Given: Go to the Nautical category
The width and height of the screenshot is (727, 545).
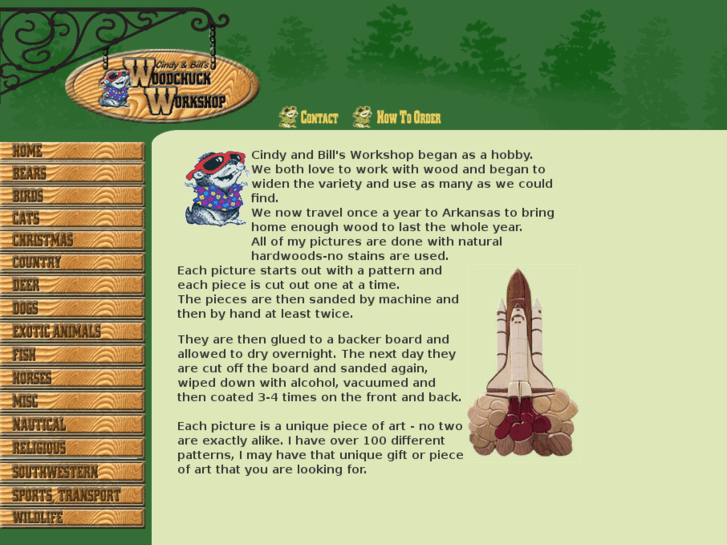Looking at the screenshot, I should (72, 425).
